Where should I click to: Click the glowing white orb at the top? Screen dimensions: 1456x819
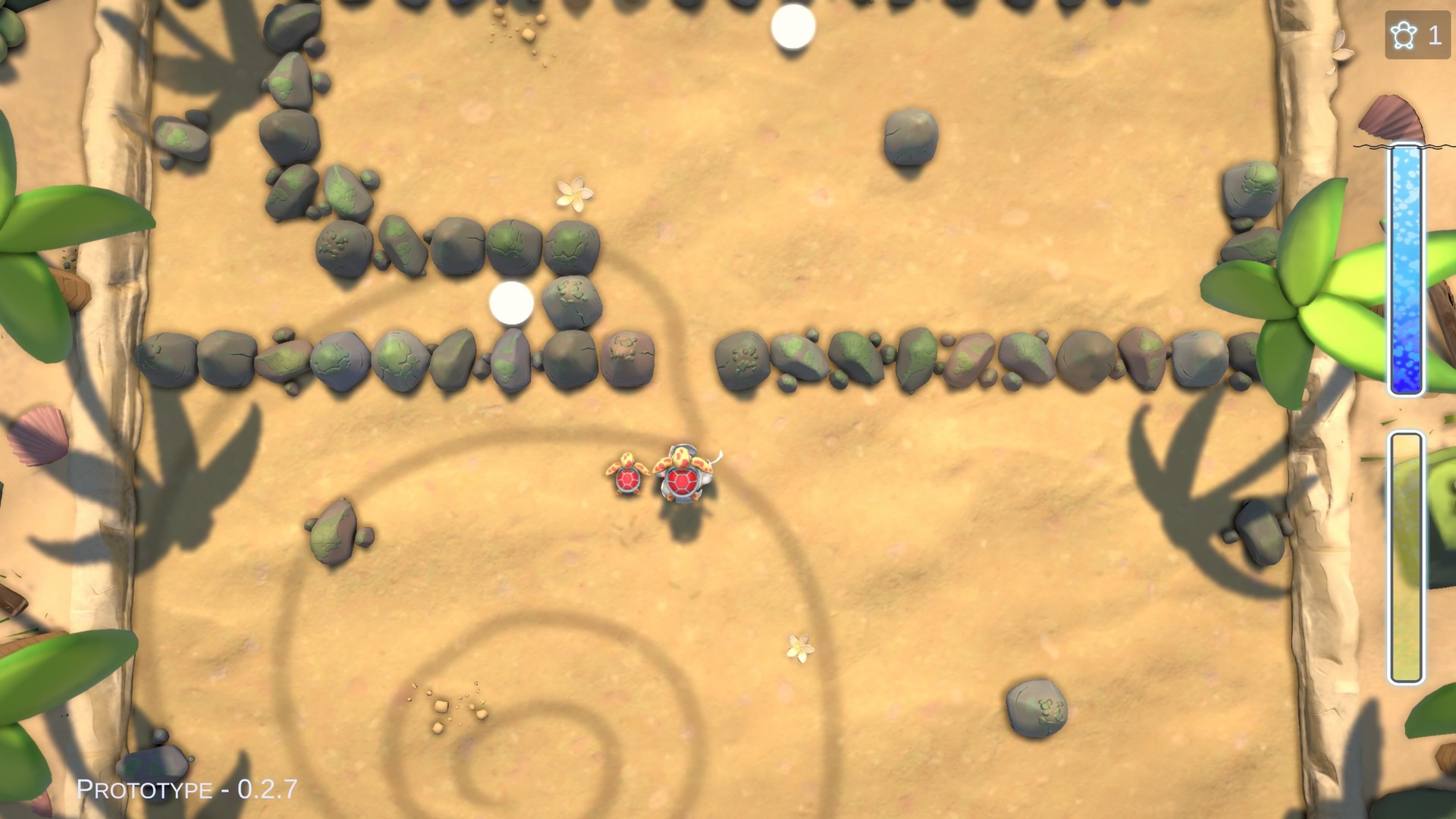[794, 27]
